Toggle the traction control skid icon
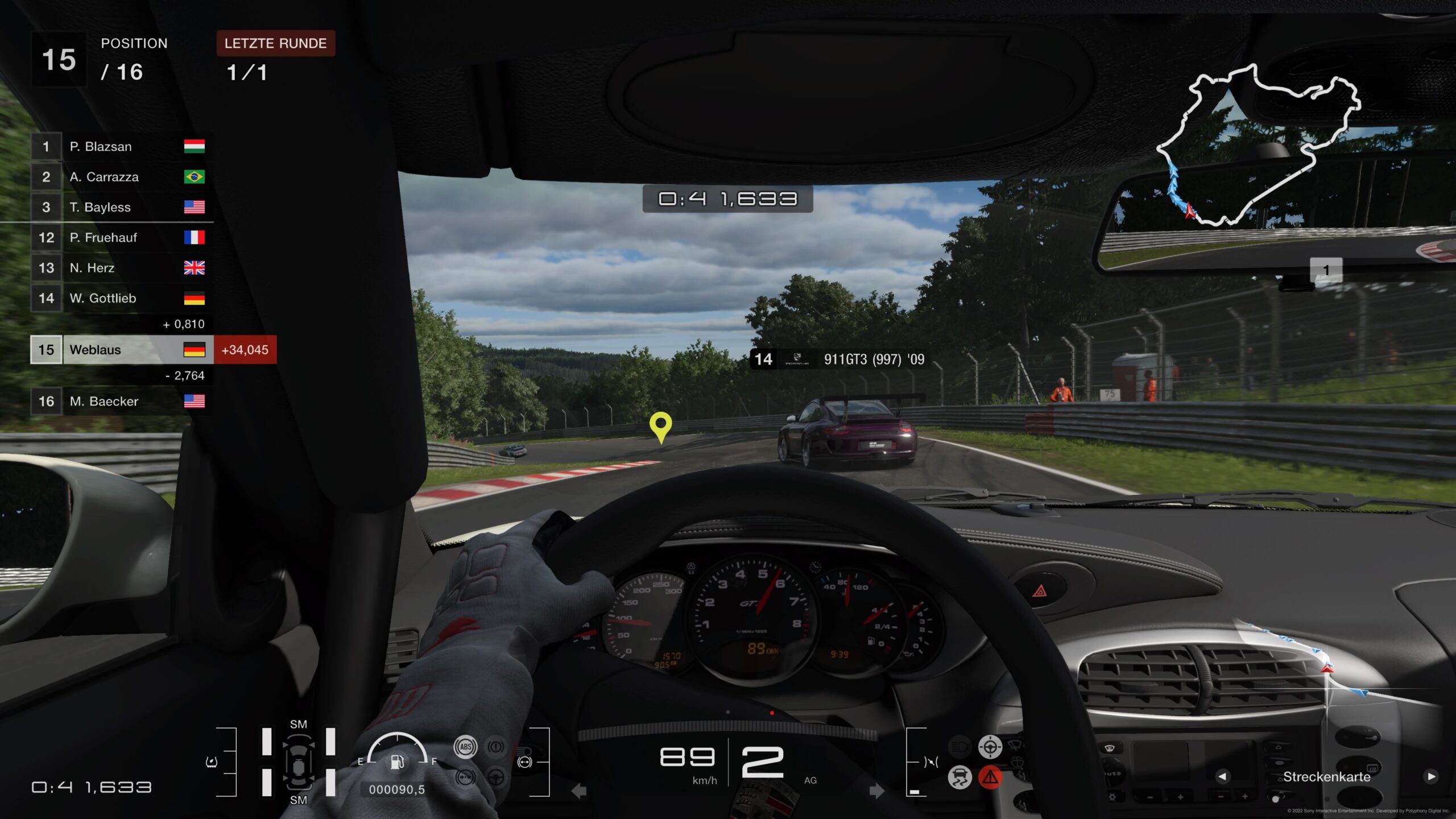 pyautogui.click(x=960, y=777)
